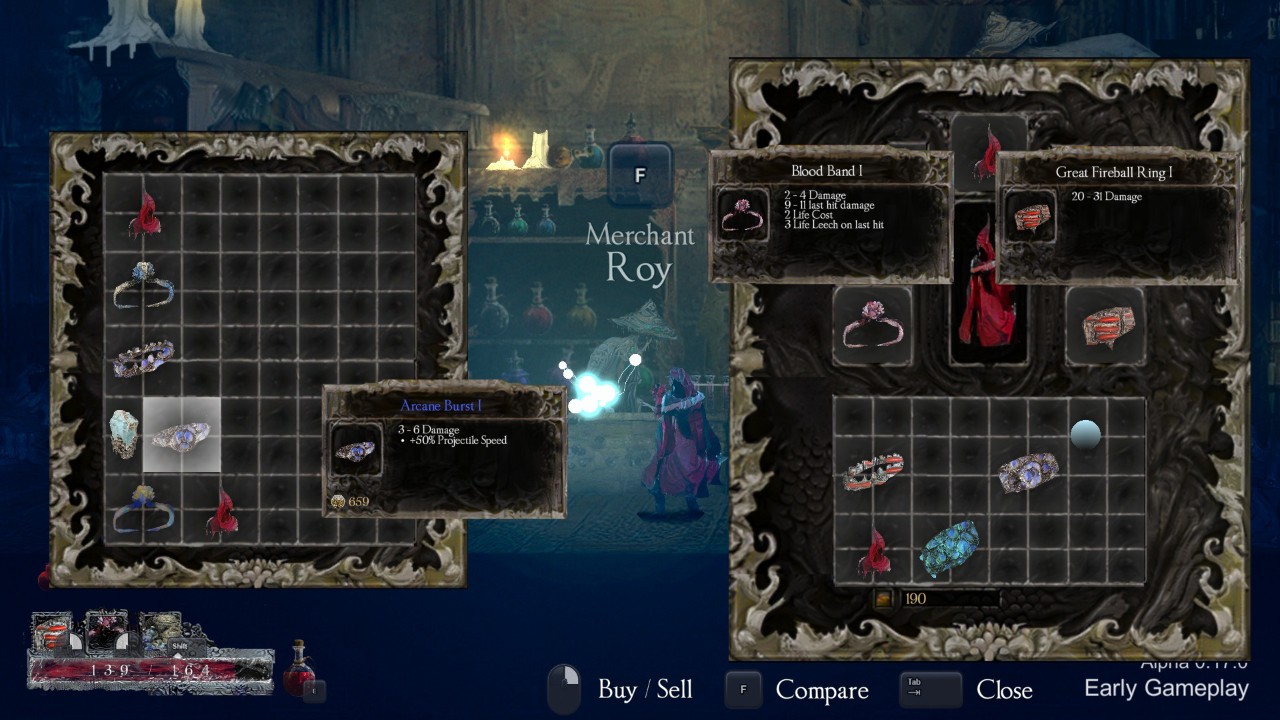Pick the purple-gemmed ring in your inventory

(1028, 472)
